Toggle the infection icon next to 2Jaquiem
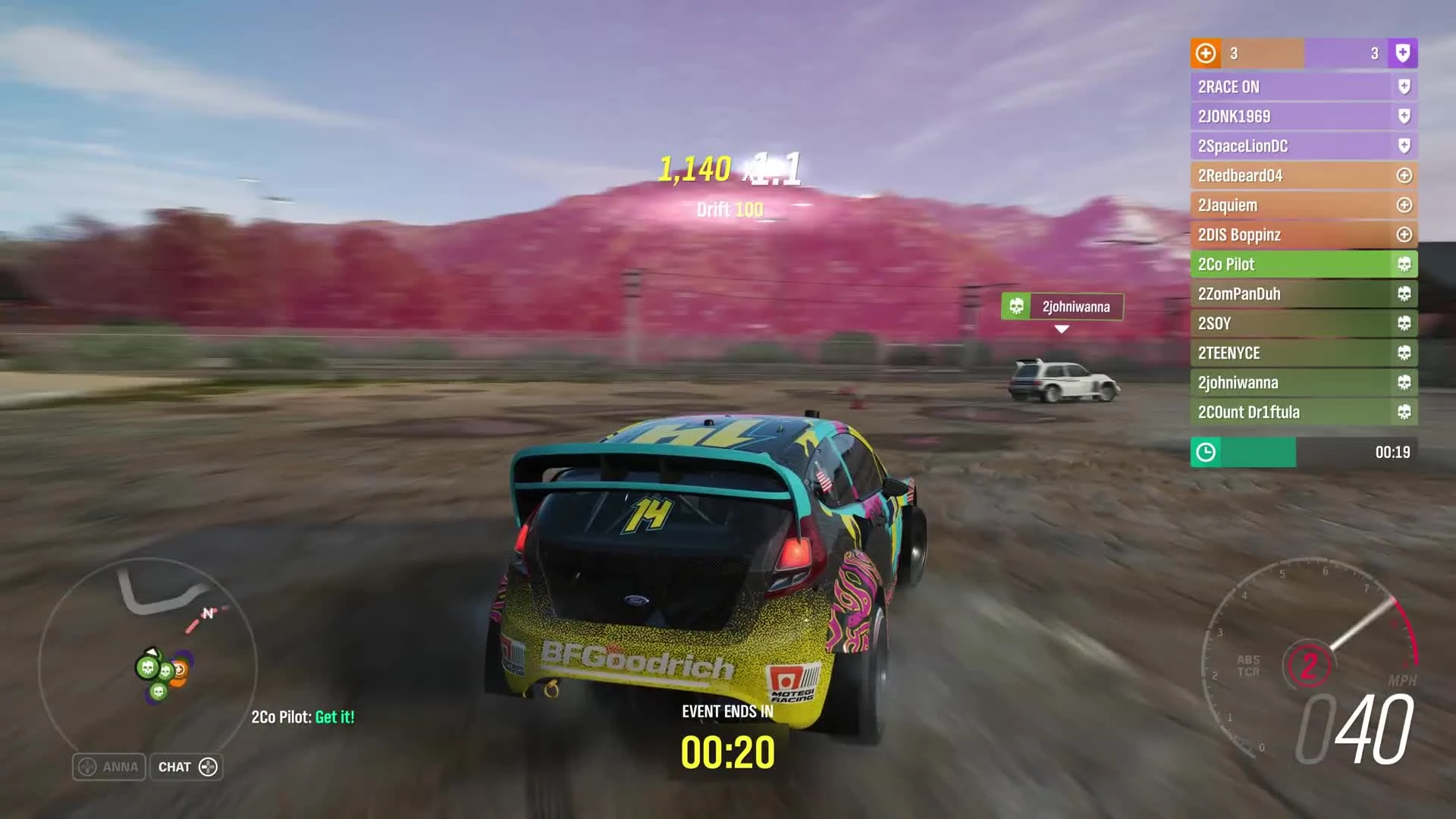The image size is (1456, 819). pos(1404,205)
